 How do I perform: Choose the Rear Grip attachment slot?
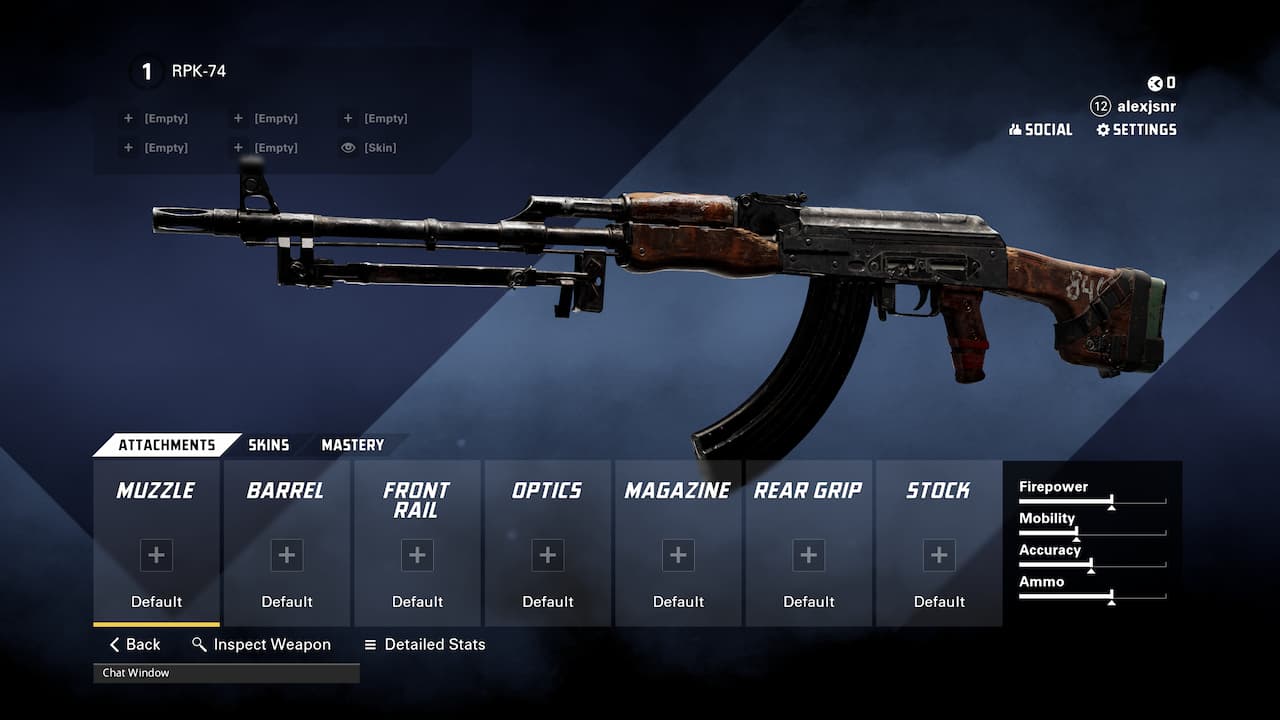coord(808,543)
